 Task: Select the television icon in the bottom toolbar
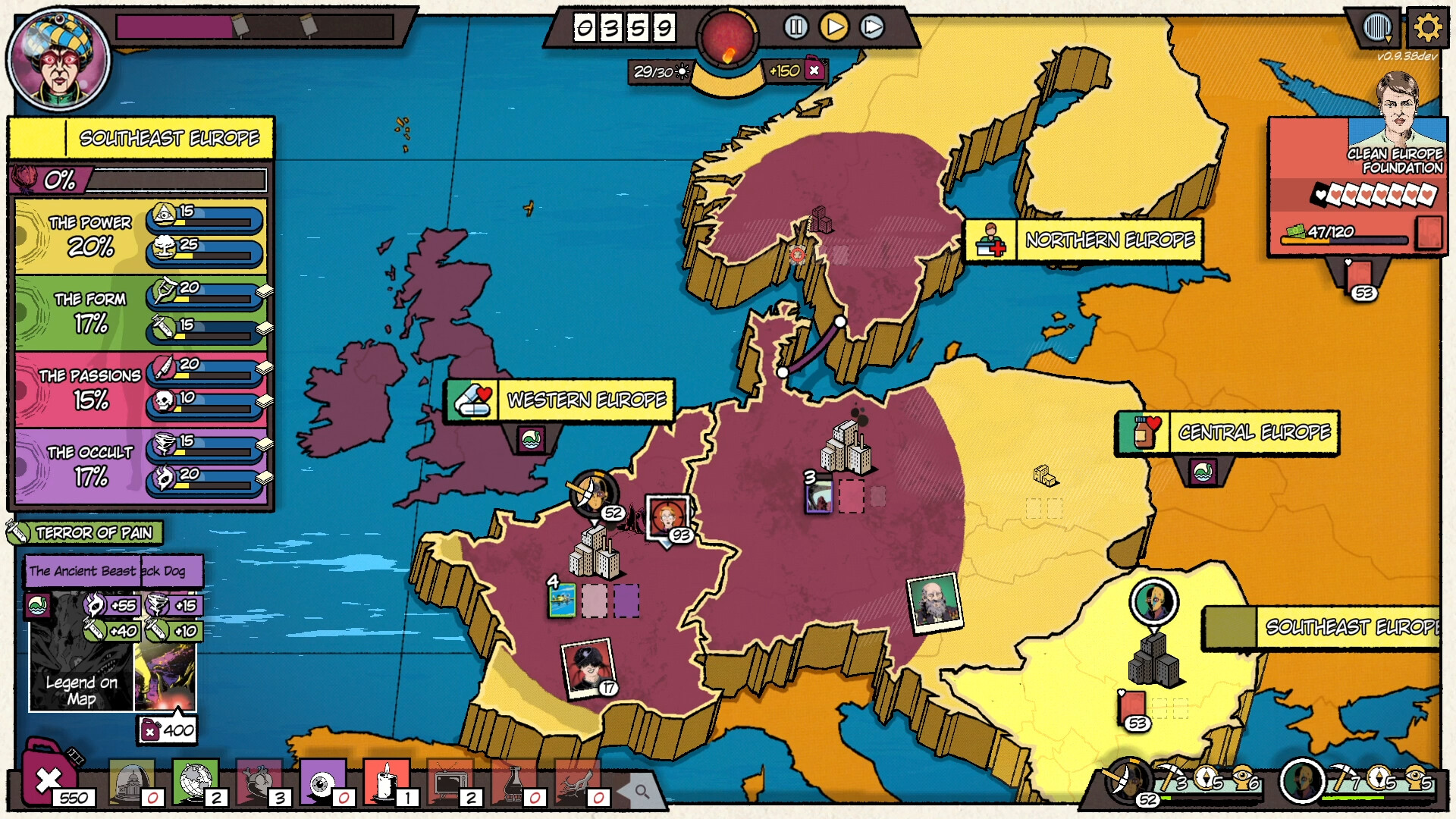tap(449, 783)
